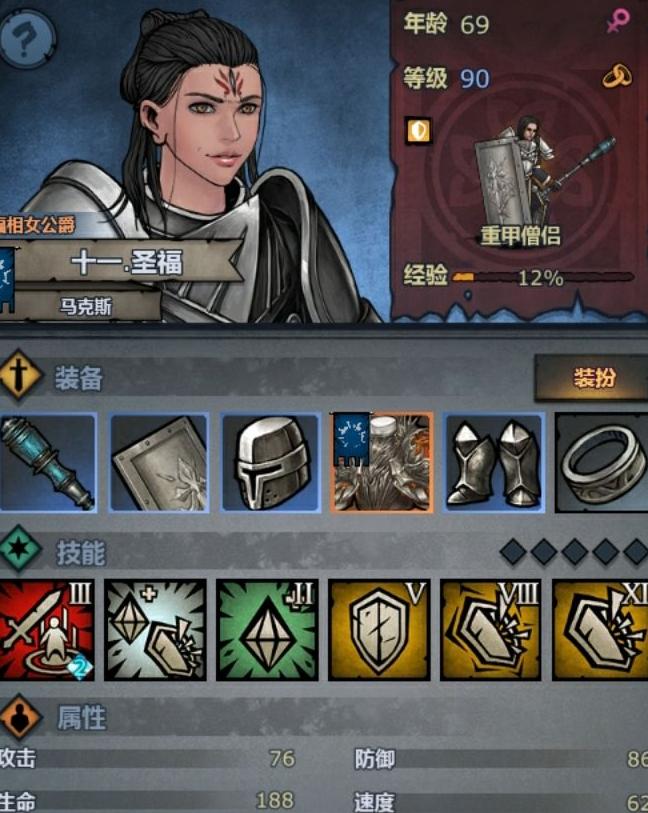Screen dimensions: 648x813
Task: View the red sword skill icon
Action: (x=48, y=630)
